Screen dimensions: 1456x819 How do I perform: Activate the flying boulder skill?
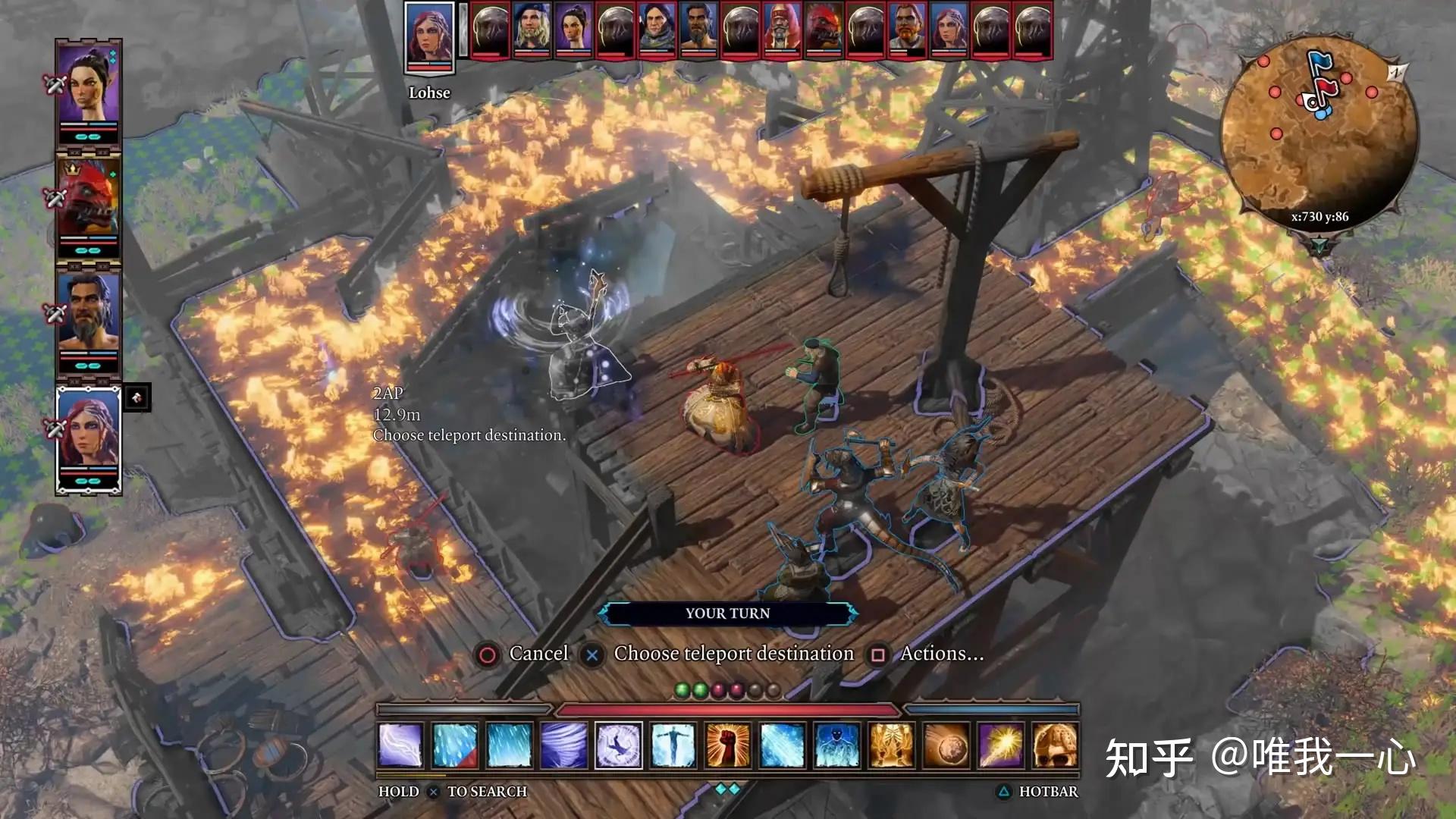946,745
